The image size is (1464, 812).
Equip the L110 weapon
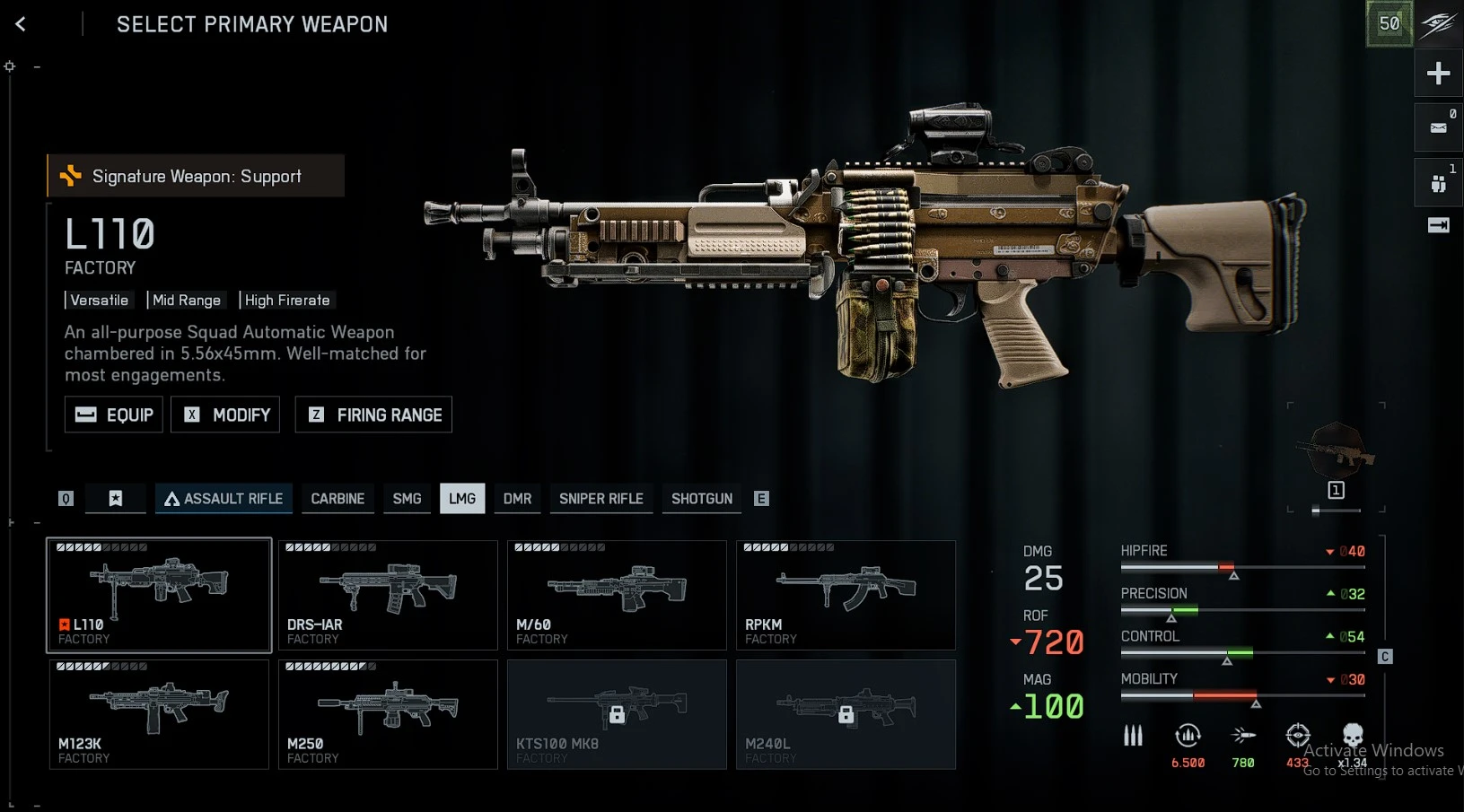tap(114, 415)
